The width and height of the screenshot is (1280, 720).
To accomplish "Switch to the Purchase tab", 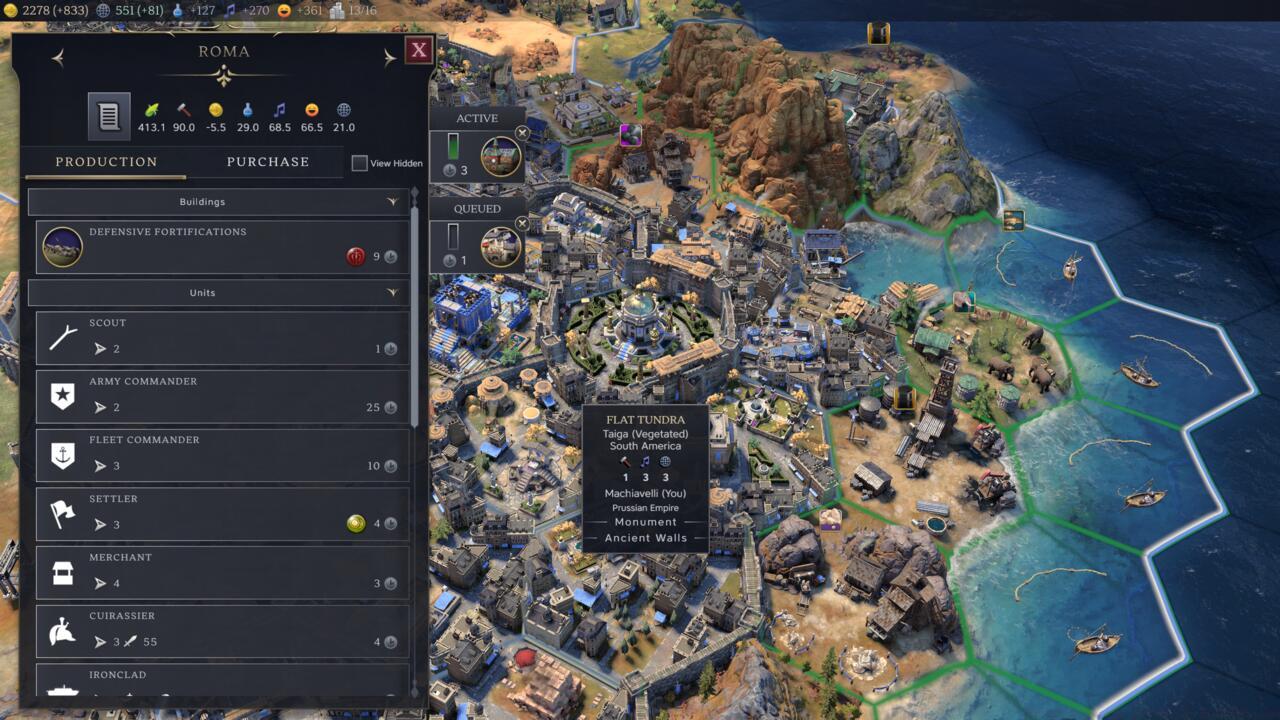I will [268, 161].
